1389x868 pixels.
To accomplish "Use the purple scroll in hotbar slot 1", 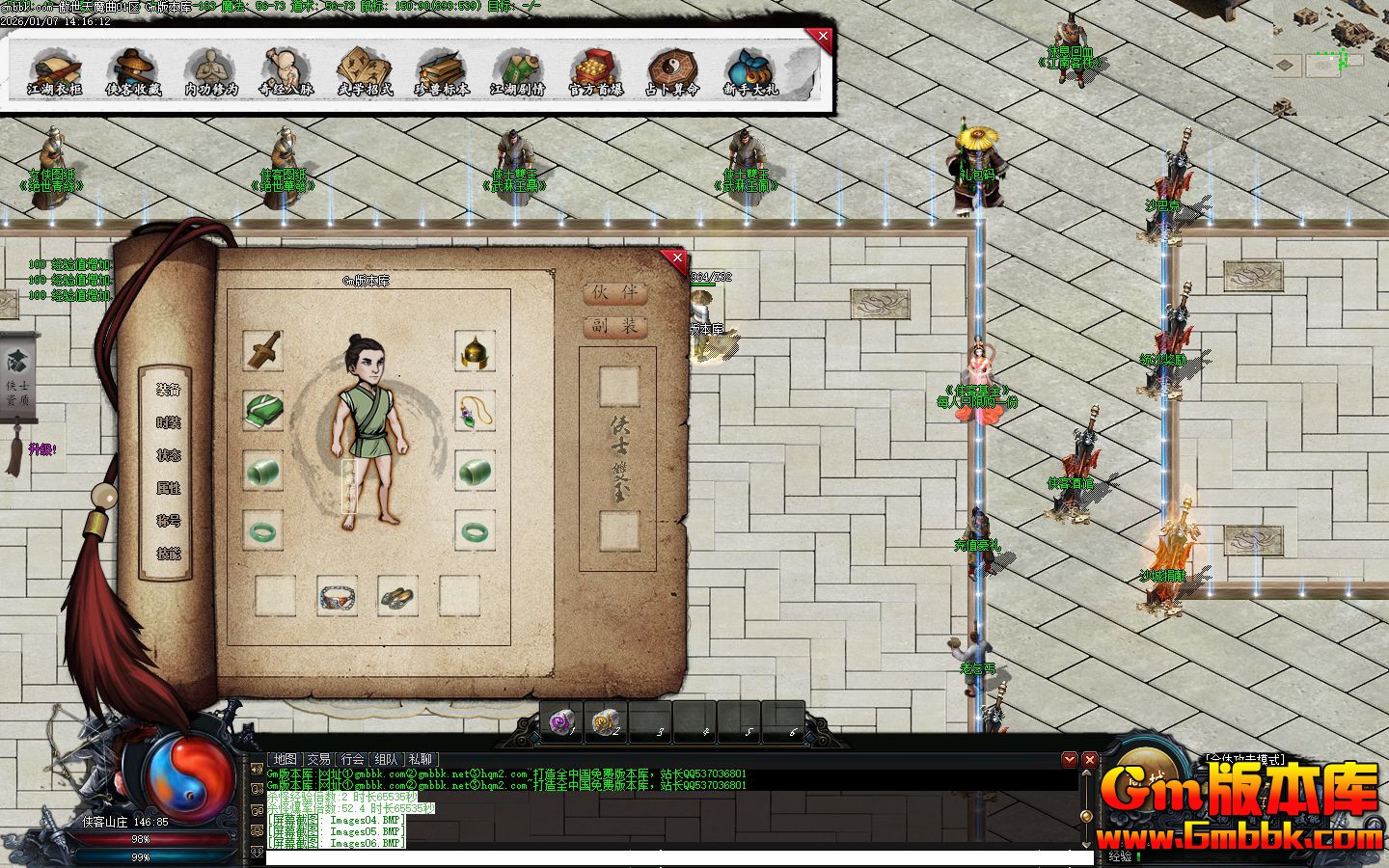I will point(560,721).
